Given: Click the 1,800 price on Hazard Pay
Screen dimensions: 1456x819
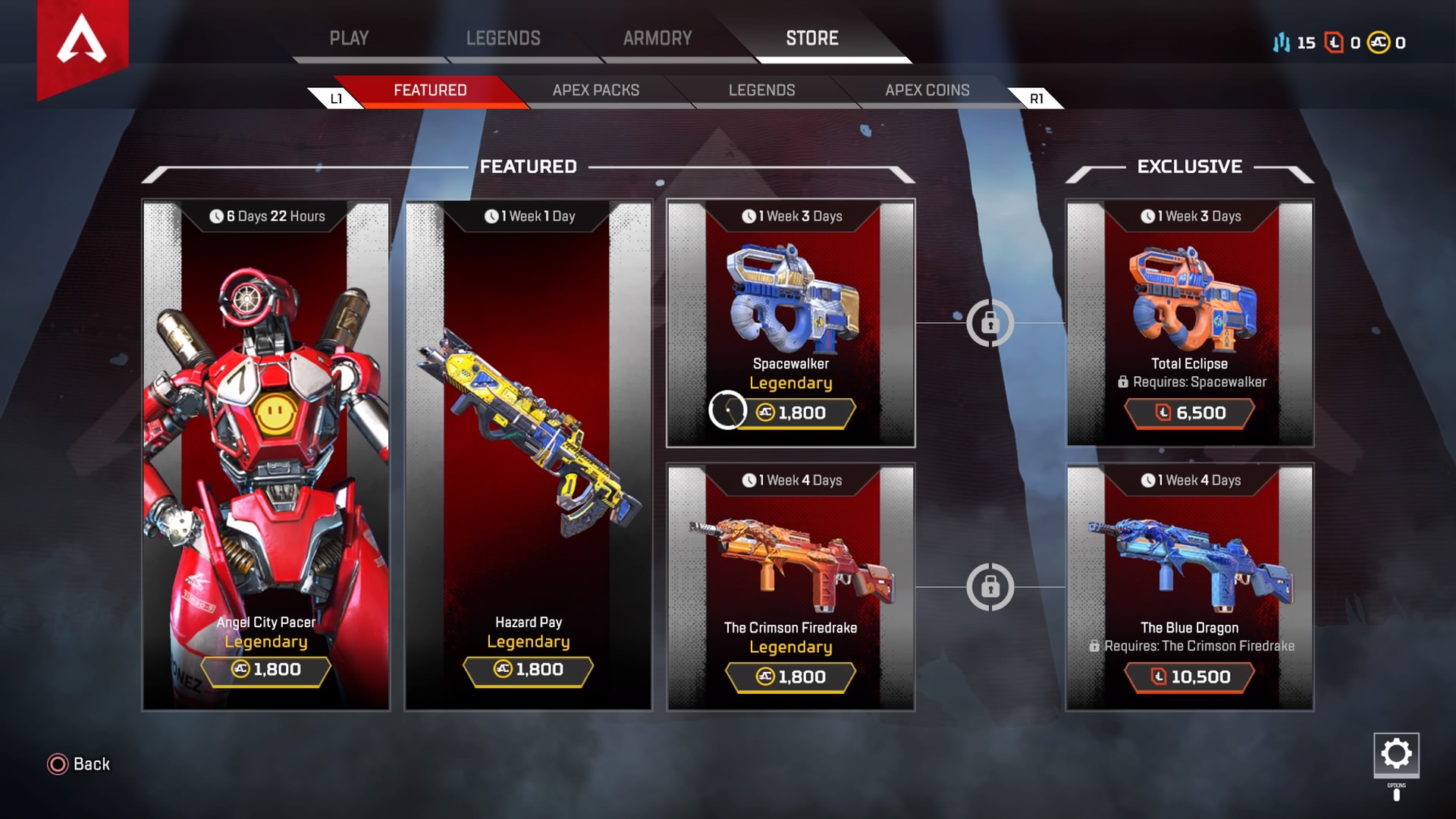Looking at the screenshot, I should click(x=529, y=670).
